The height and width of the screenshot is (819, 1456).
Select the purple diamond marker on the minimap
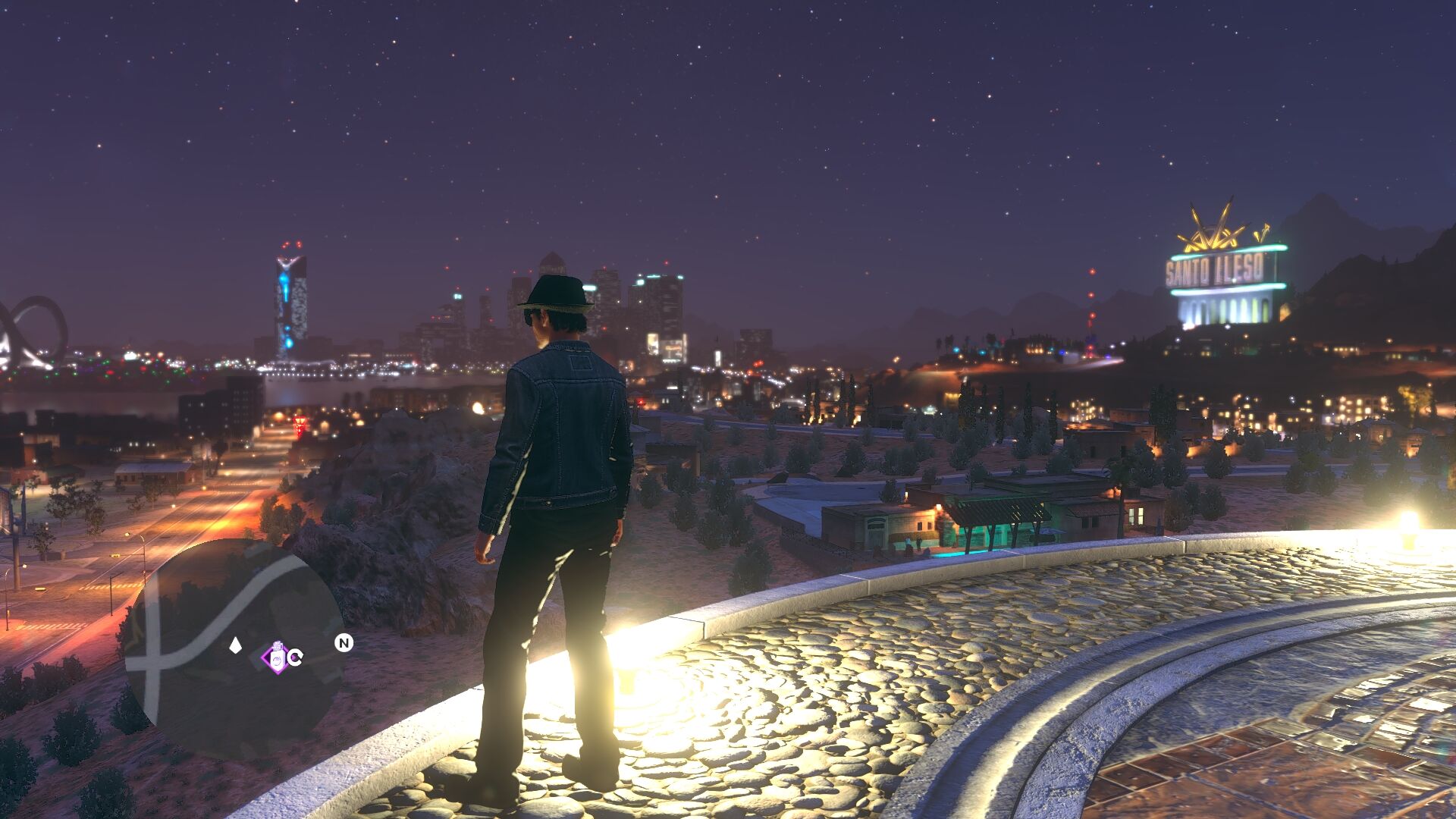(276, 657)
